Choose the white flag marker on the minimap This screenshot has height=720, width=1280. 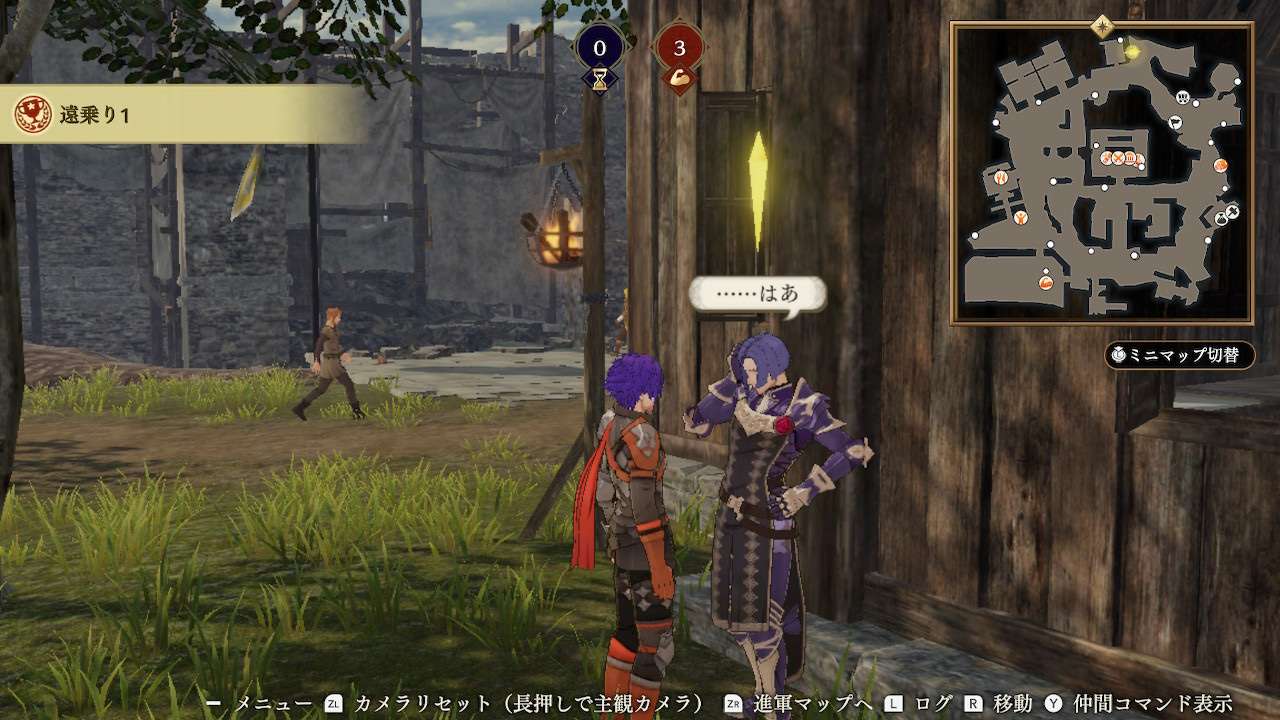(1175, 122)
